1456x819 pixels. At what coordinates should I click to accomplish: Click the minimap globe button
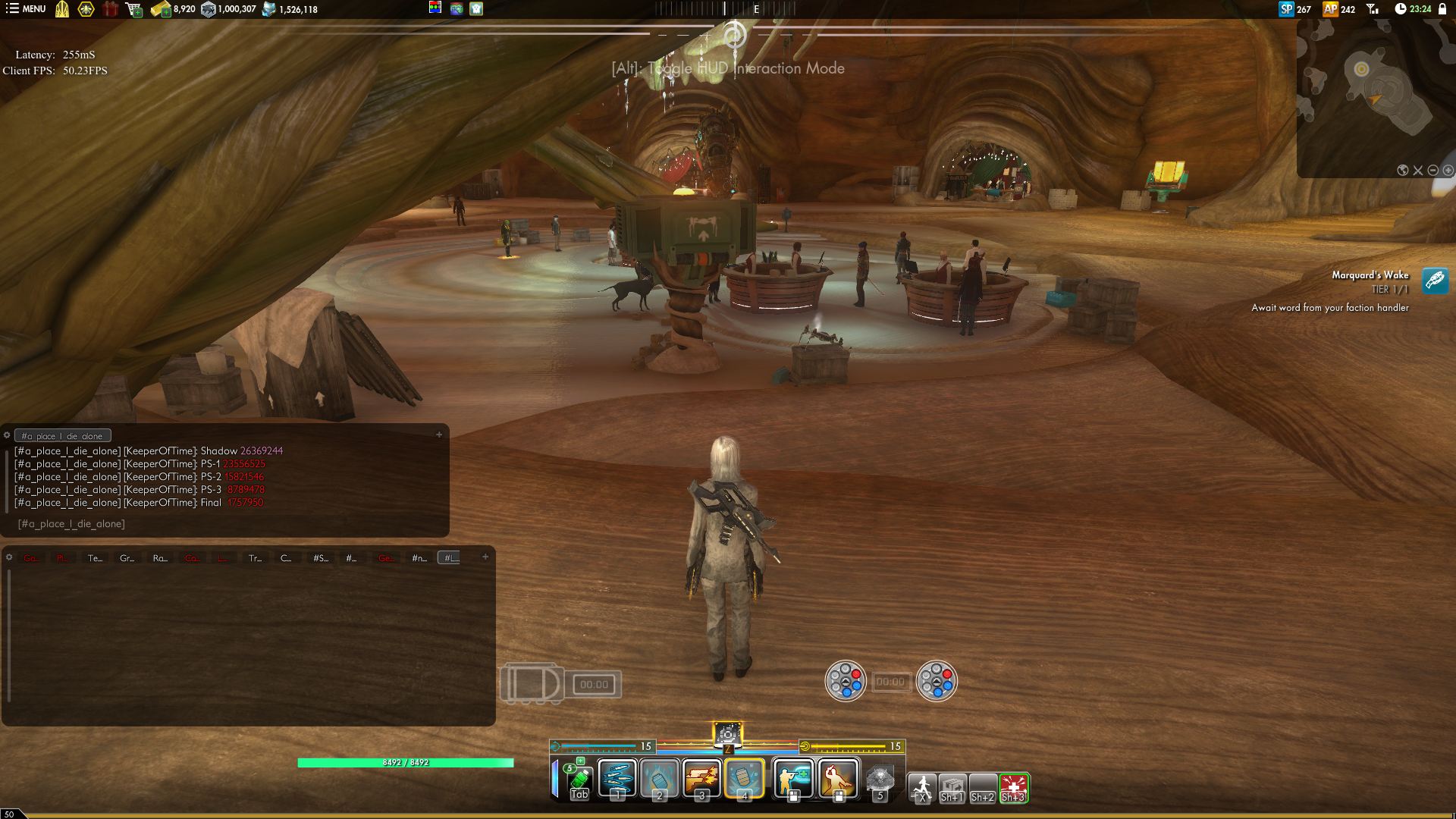tap(1403, 171)
